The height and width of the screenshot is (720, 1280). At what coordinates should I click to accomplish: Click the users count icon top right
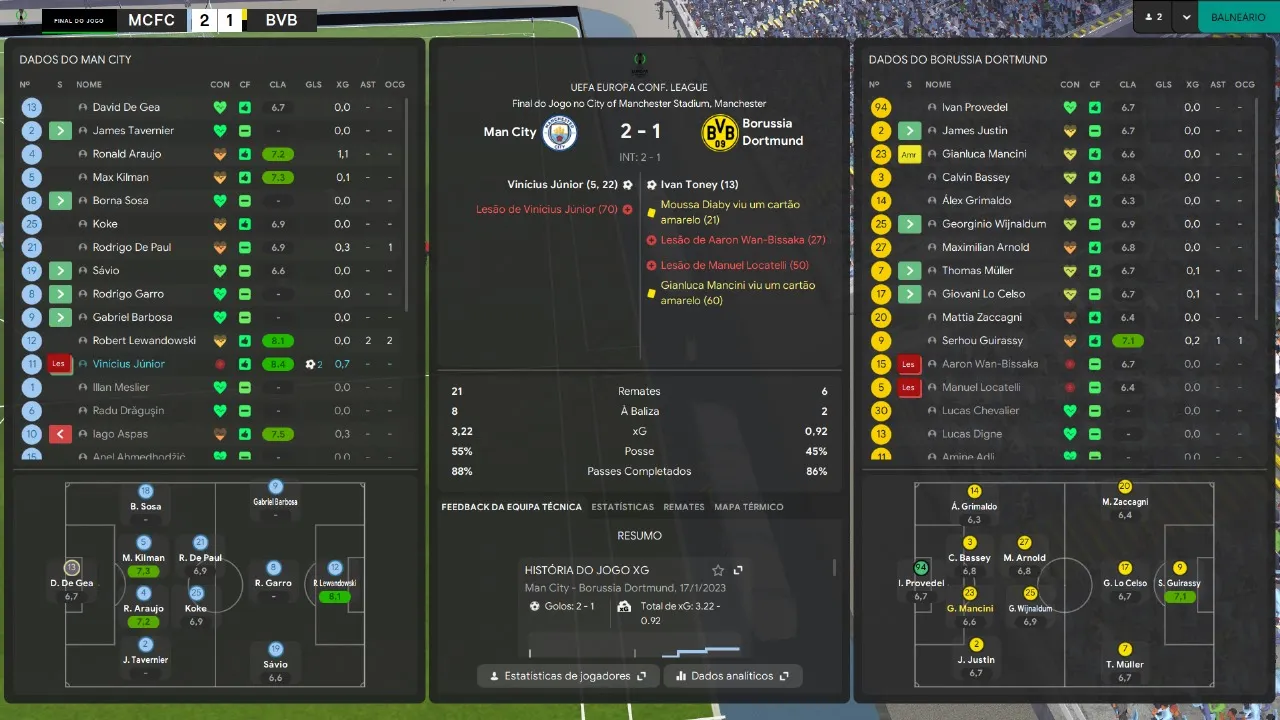(1153, 17)
